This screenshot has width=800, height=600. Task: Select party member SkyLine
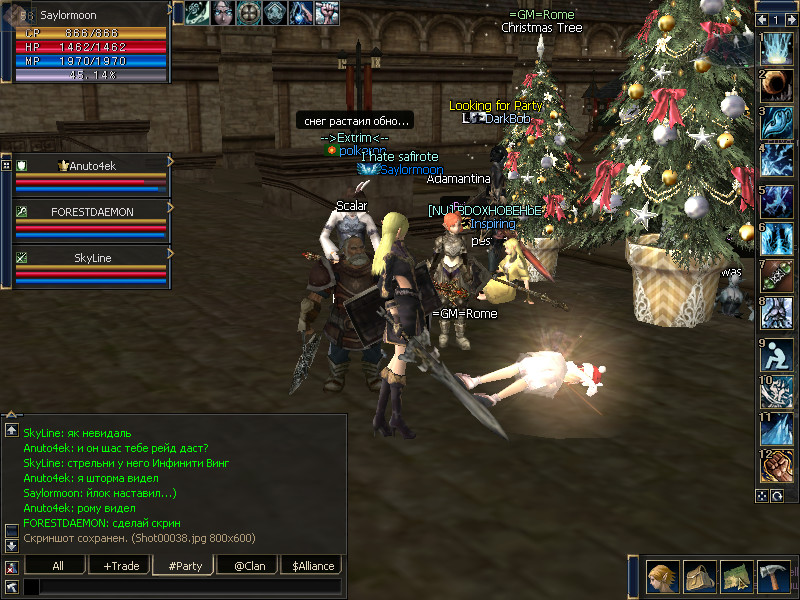tap(92, 258)
